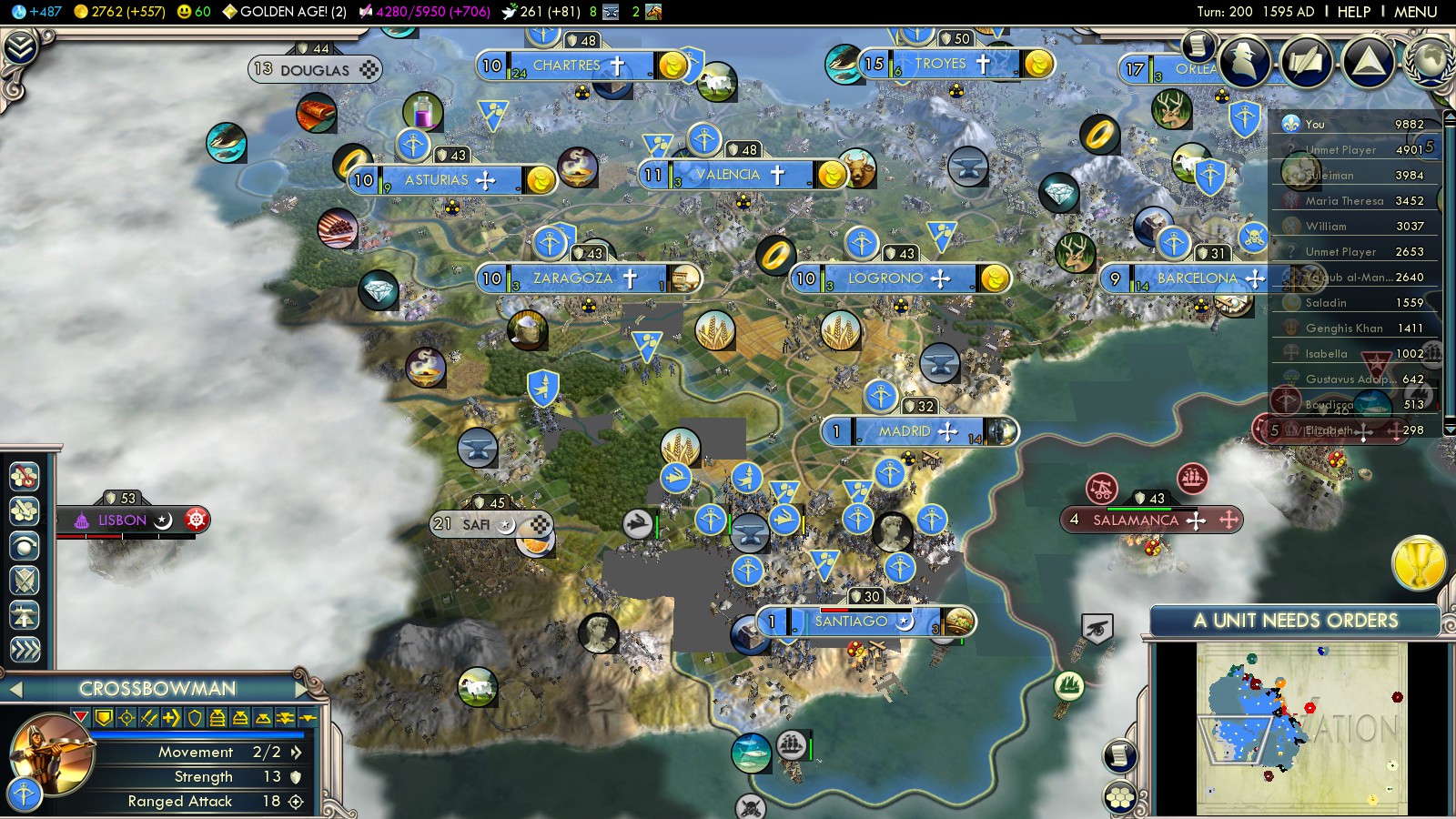
Task: Select the Zaragoza city banner
Action: click(x=572, y=278)
